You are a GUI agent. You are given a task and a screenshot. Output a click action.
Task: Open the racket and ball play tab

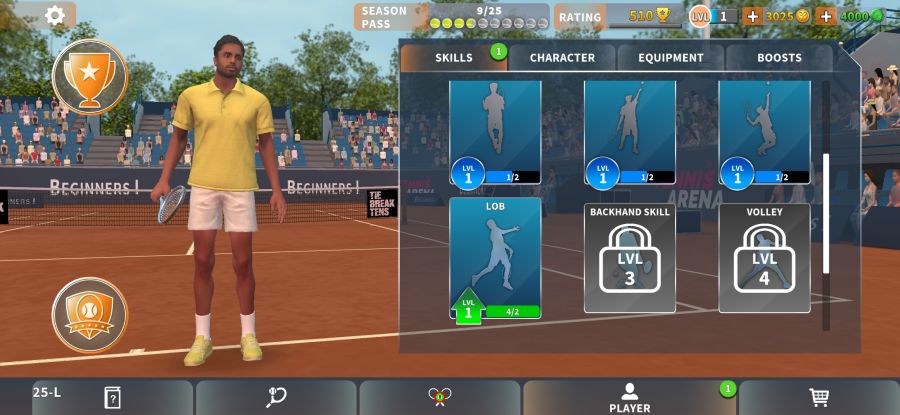coord(276,397)
